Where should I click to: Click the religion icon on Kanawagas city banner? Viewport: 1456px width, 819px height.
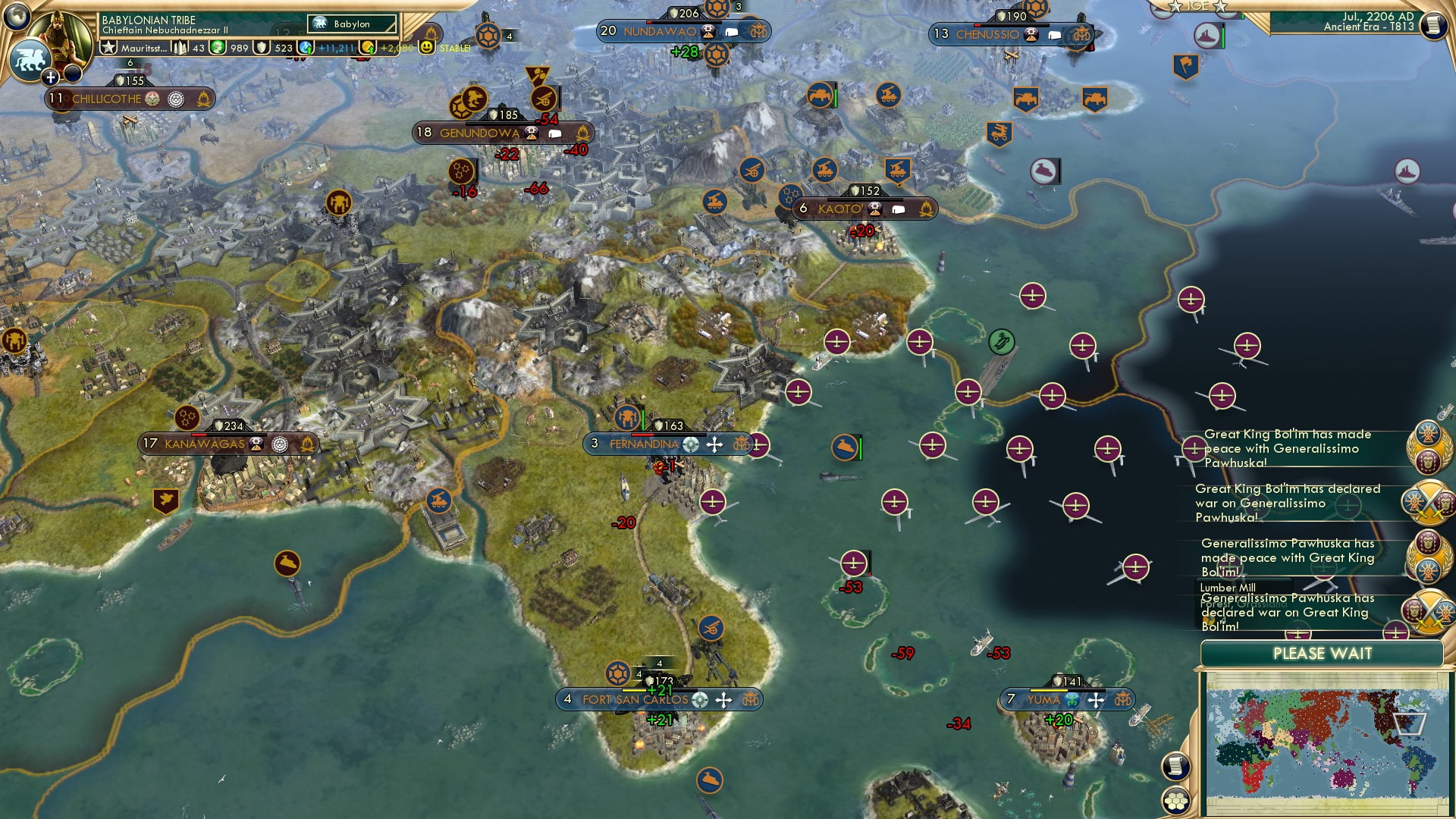[281, 444]
